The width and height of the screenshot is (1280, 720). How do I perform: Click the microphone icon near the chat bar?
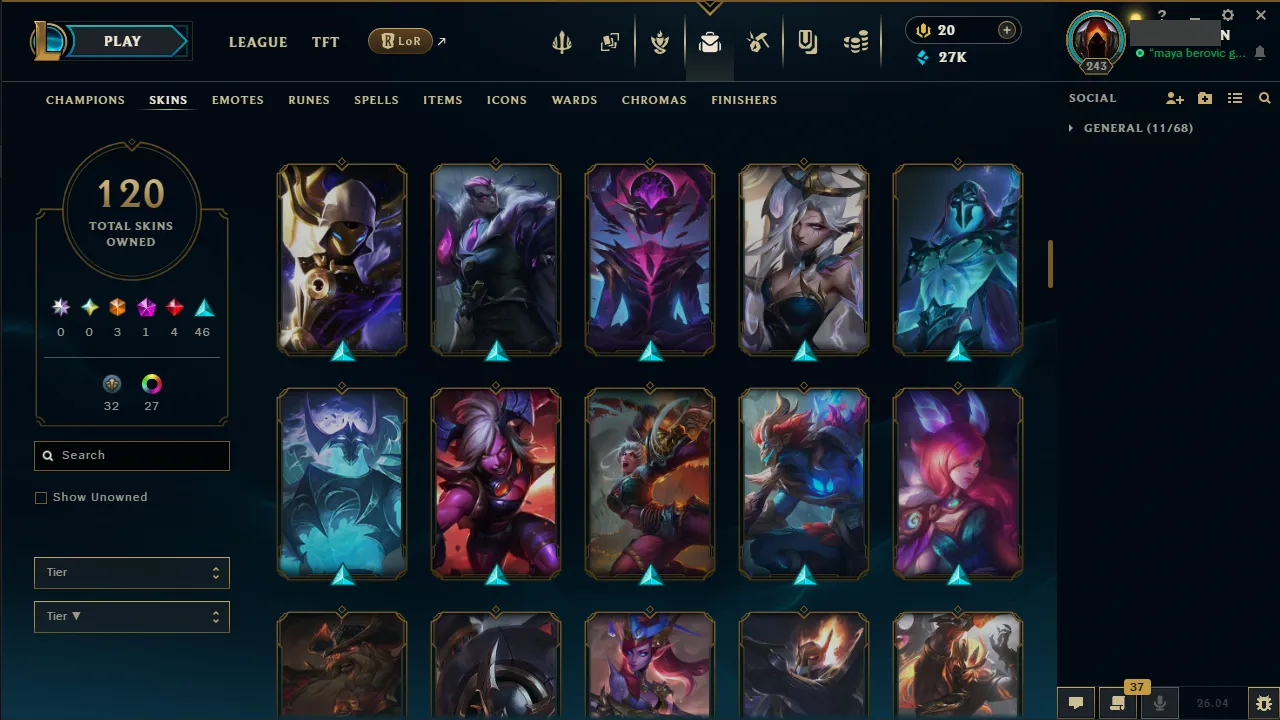pos(1159,702)
